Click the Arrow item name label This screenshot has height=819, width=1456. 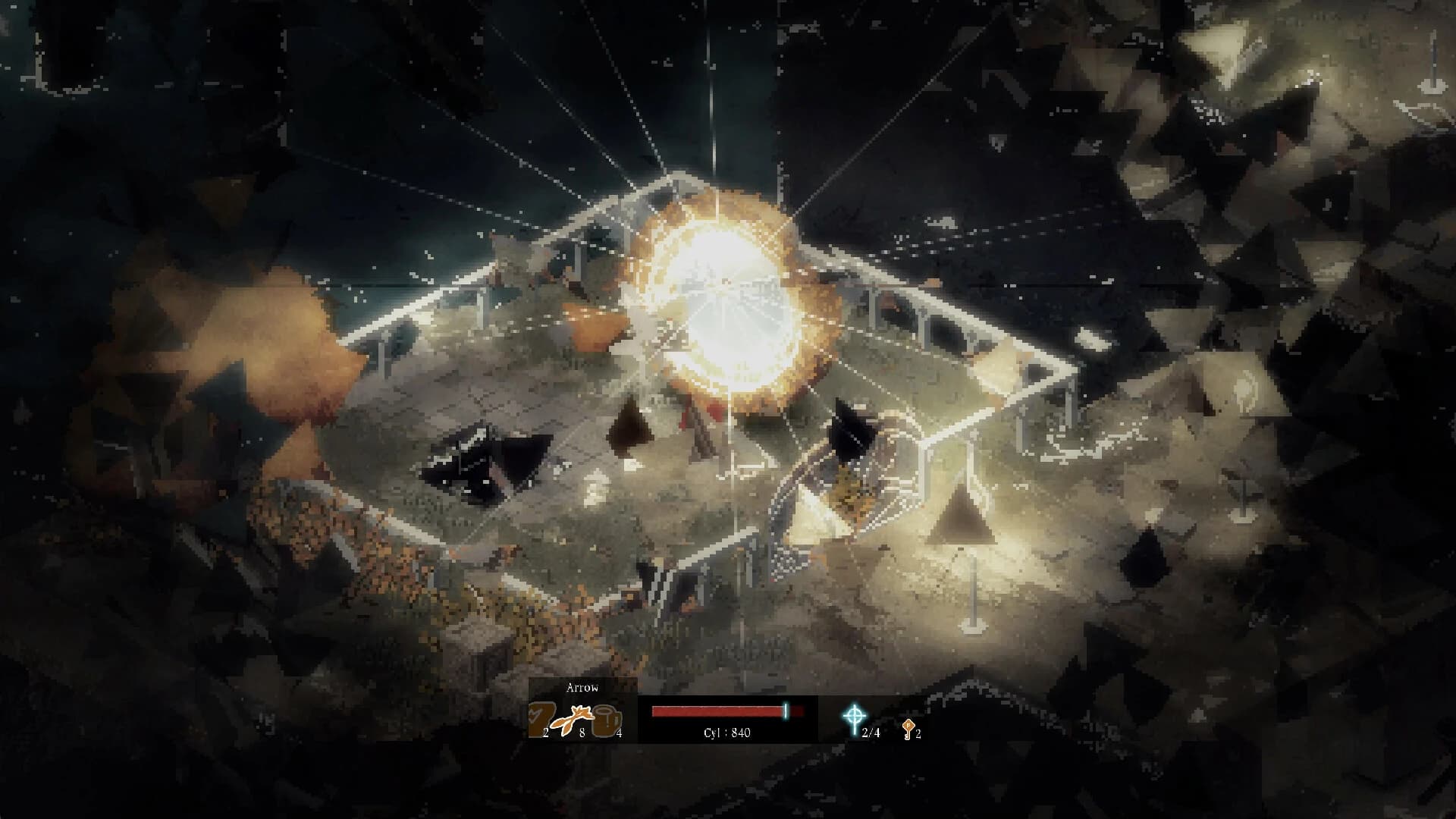[582, 687]
